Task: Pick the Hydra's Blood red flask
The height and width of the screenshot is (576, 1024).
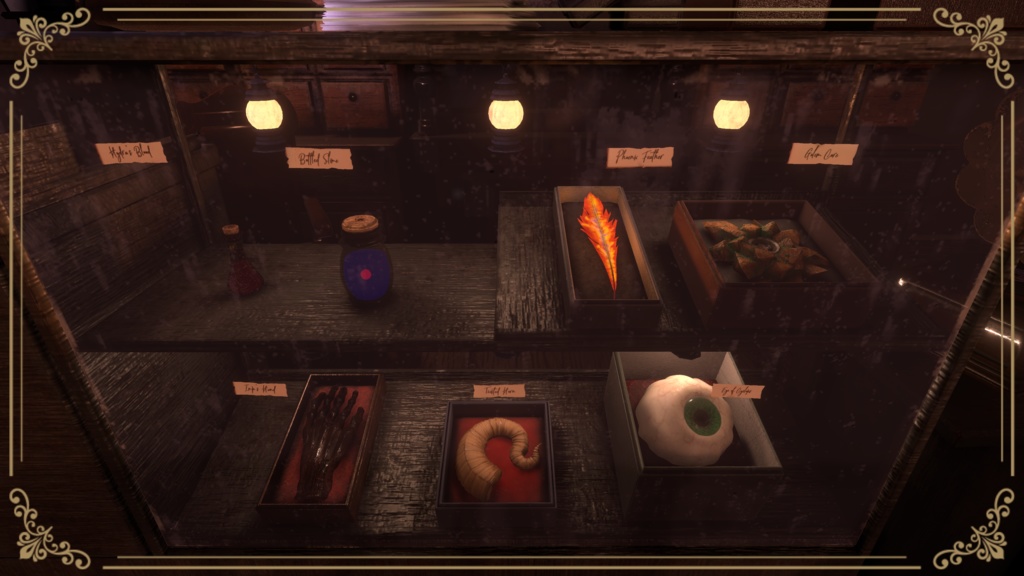Action: (242, 265)
